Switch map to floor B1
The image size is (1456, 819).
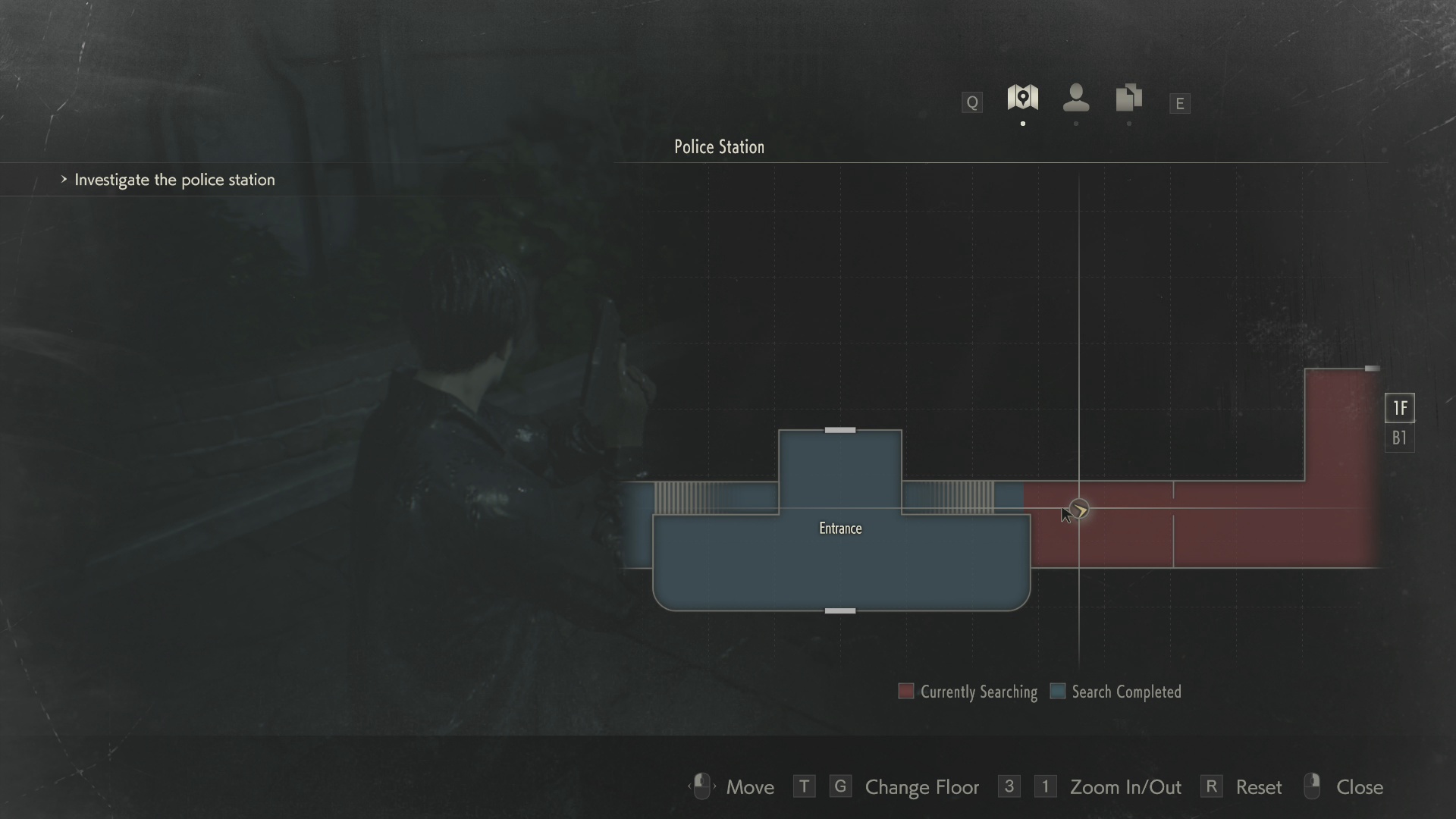pyautogui.click(x=1399, y=438)
